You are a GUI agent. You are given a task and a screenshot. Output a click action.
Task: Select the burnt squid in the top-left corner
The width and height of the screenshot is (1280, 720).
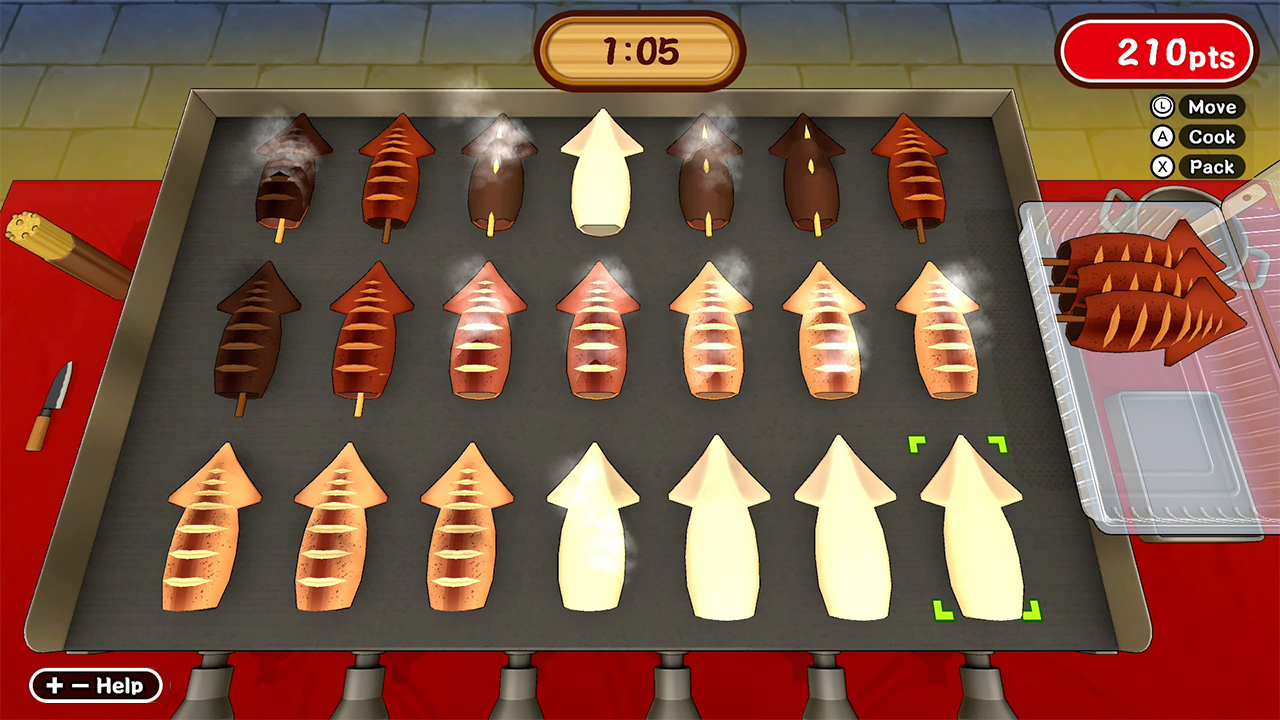point(287,175)
